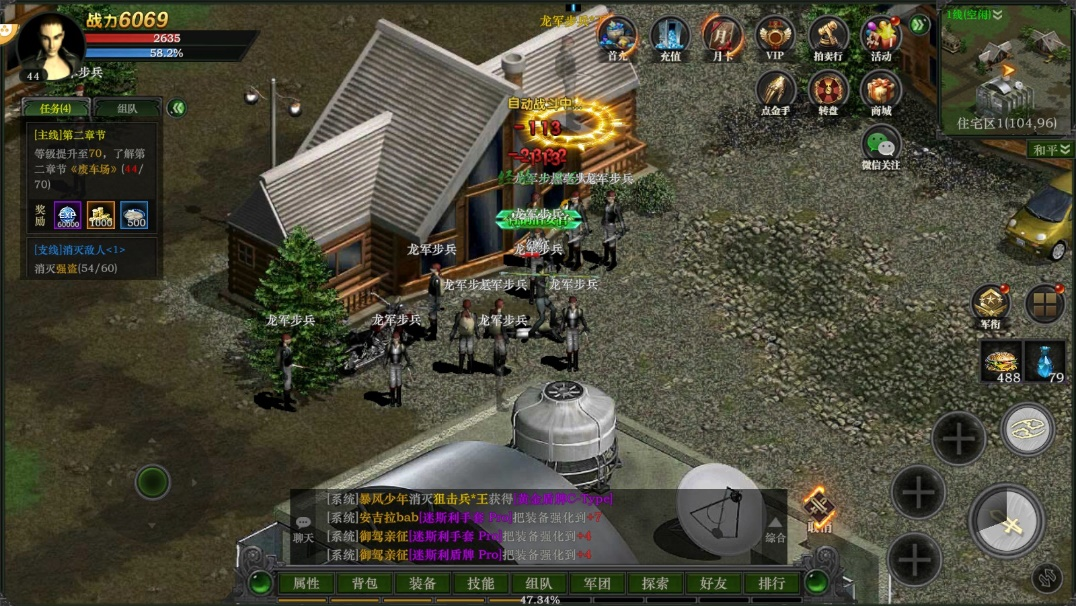Image resolution: width=1076 pixels, height=606 pixels.
Task: Open the 活动 events icon
Action: point(881,36)
